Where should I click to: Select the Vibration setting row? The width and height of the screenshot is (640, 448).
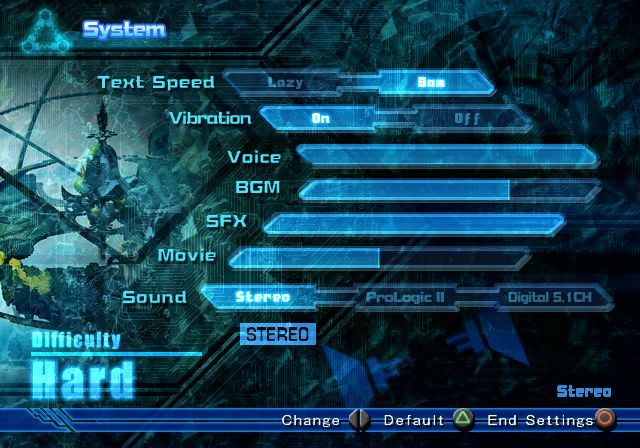(x=209, y=118)
